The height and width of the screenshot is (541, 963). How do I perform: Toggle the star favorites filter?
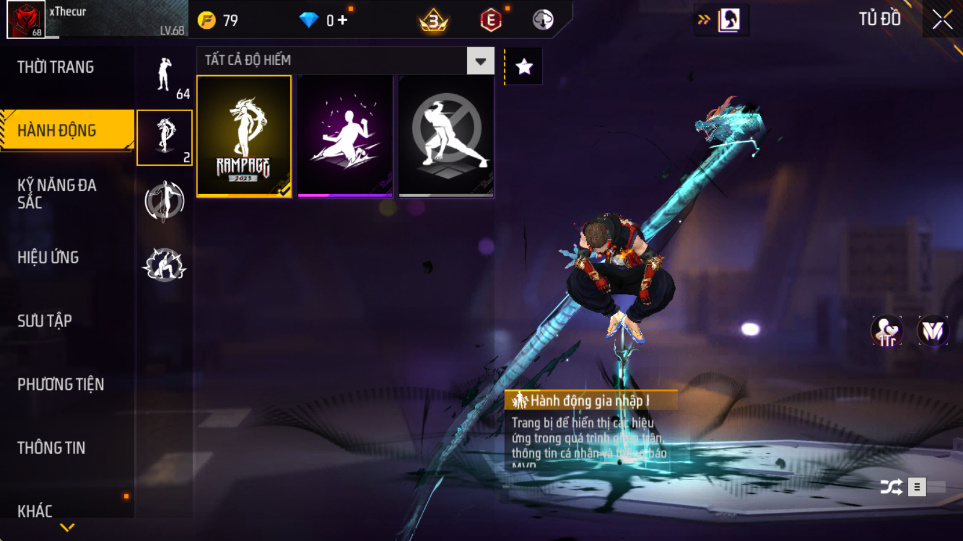tap(524, 67)
